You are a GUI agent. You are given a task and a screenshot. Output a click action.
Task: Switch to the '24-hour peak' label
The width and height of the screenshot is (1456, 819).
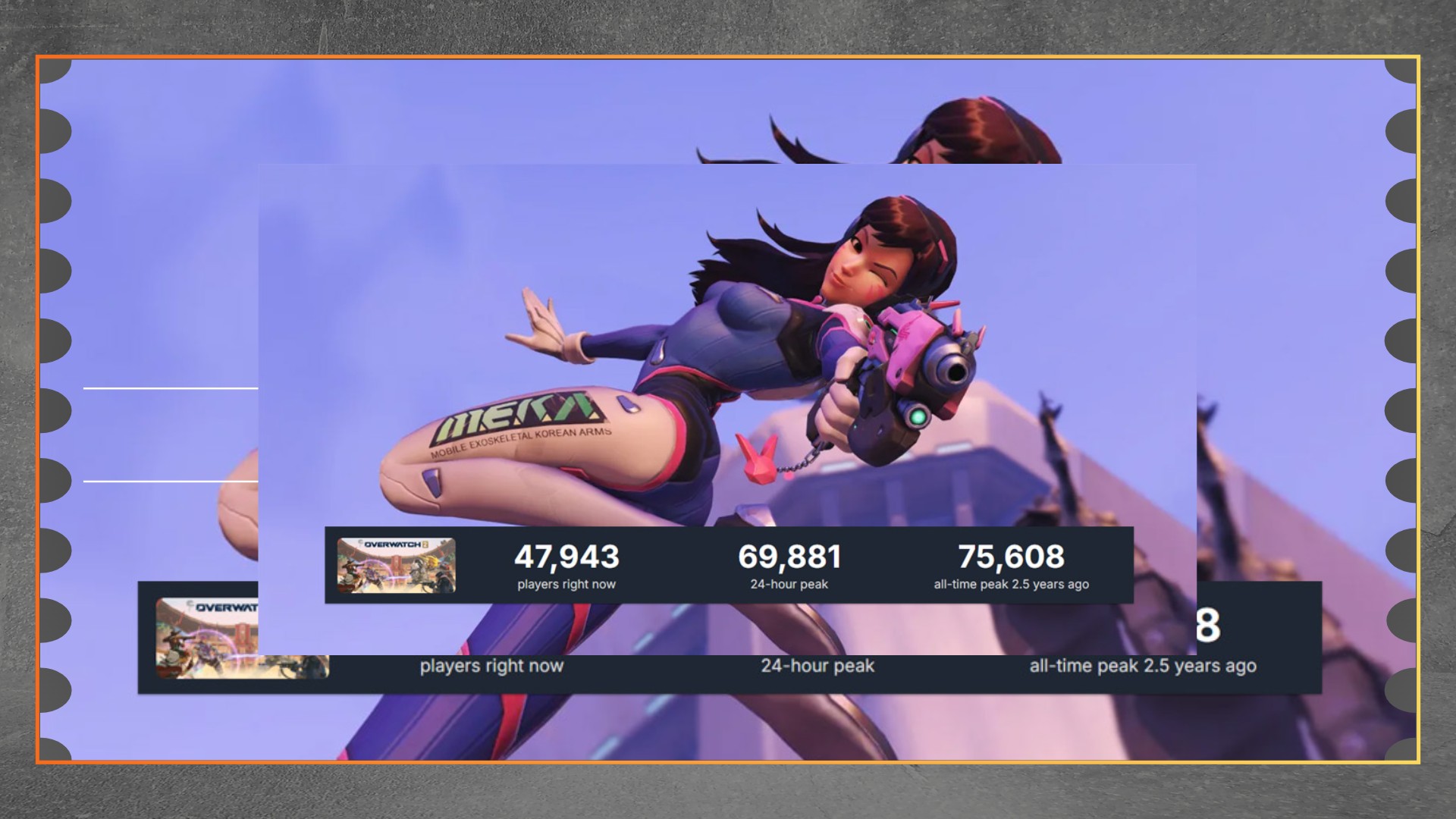(x=789, y=584)
